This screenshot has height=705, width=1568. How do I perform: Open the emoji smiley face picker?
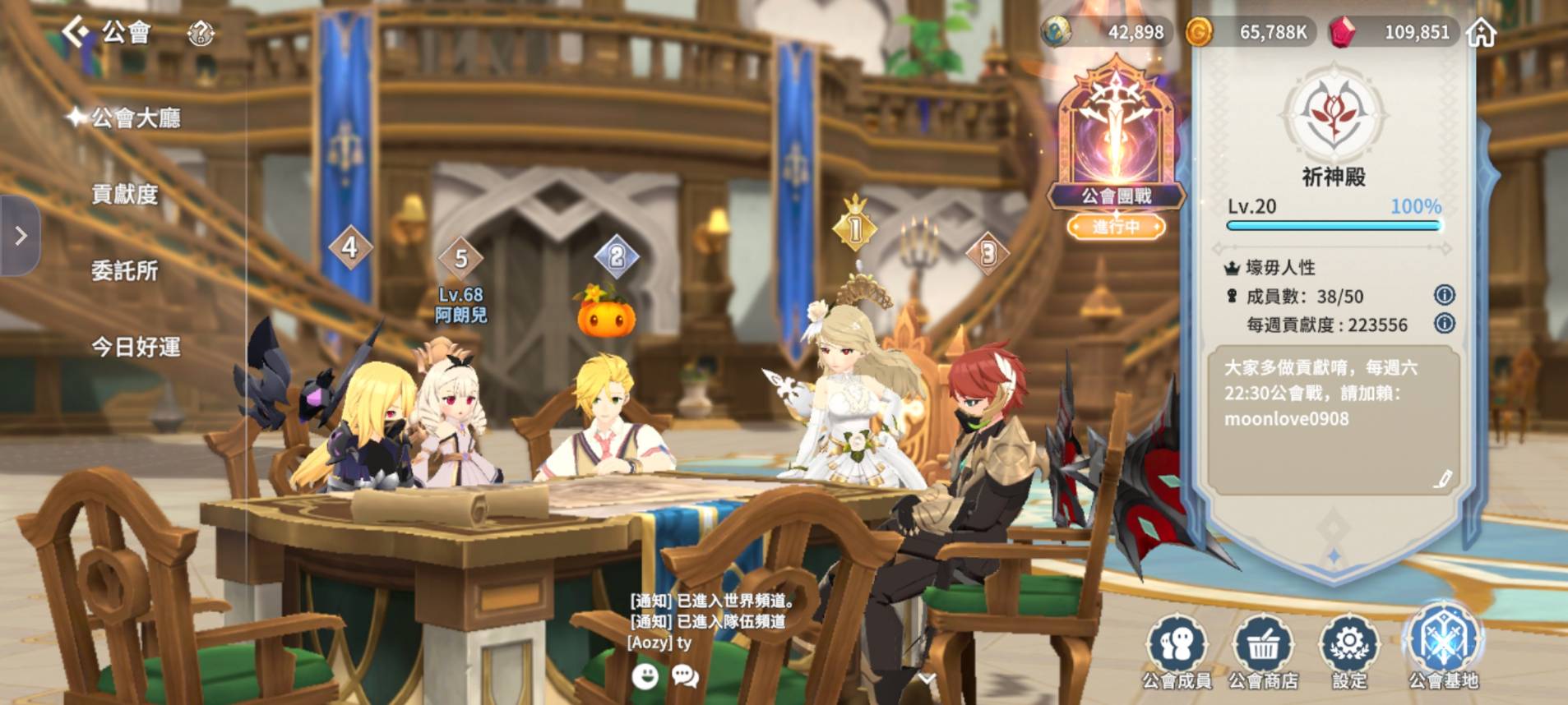[645, 676]
